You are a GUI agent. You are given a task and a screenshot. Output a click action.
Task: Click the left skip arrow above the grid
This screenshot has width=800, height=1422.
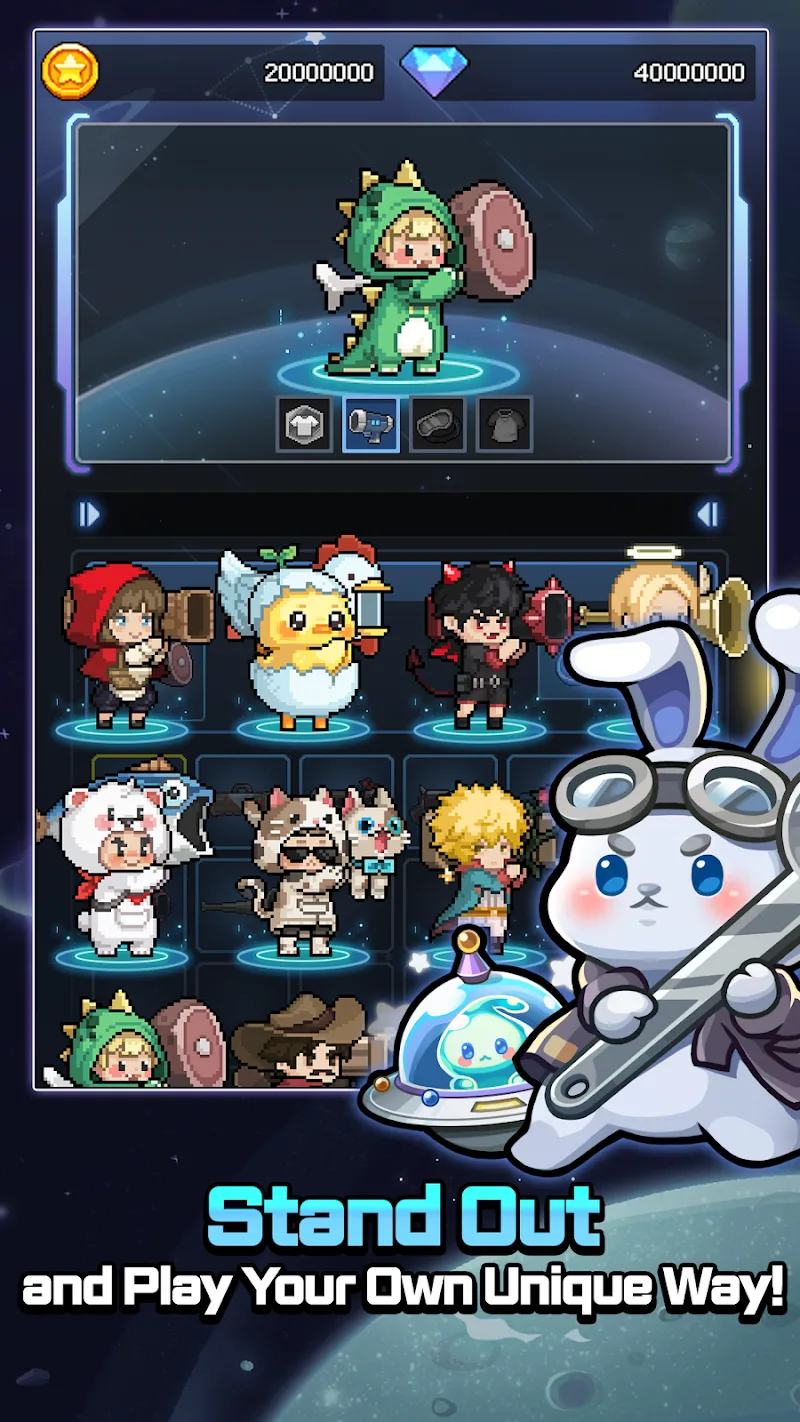[x=90, y=515]
